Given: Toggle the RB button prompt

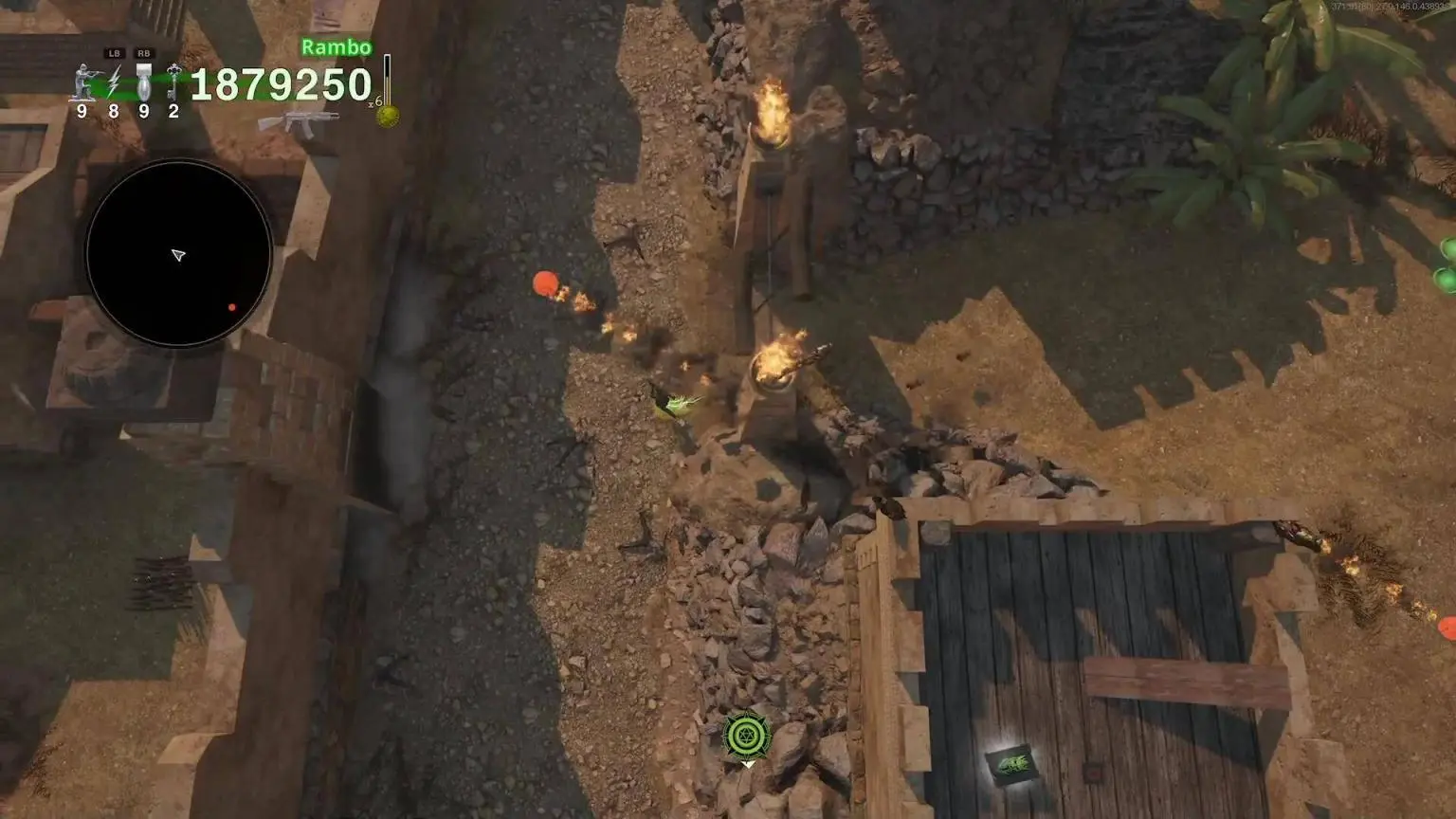Looking at the screenshot, I should 144,53.
